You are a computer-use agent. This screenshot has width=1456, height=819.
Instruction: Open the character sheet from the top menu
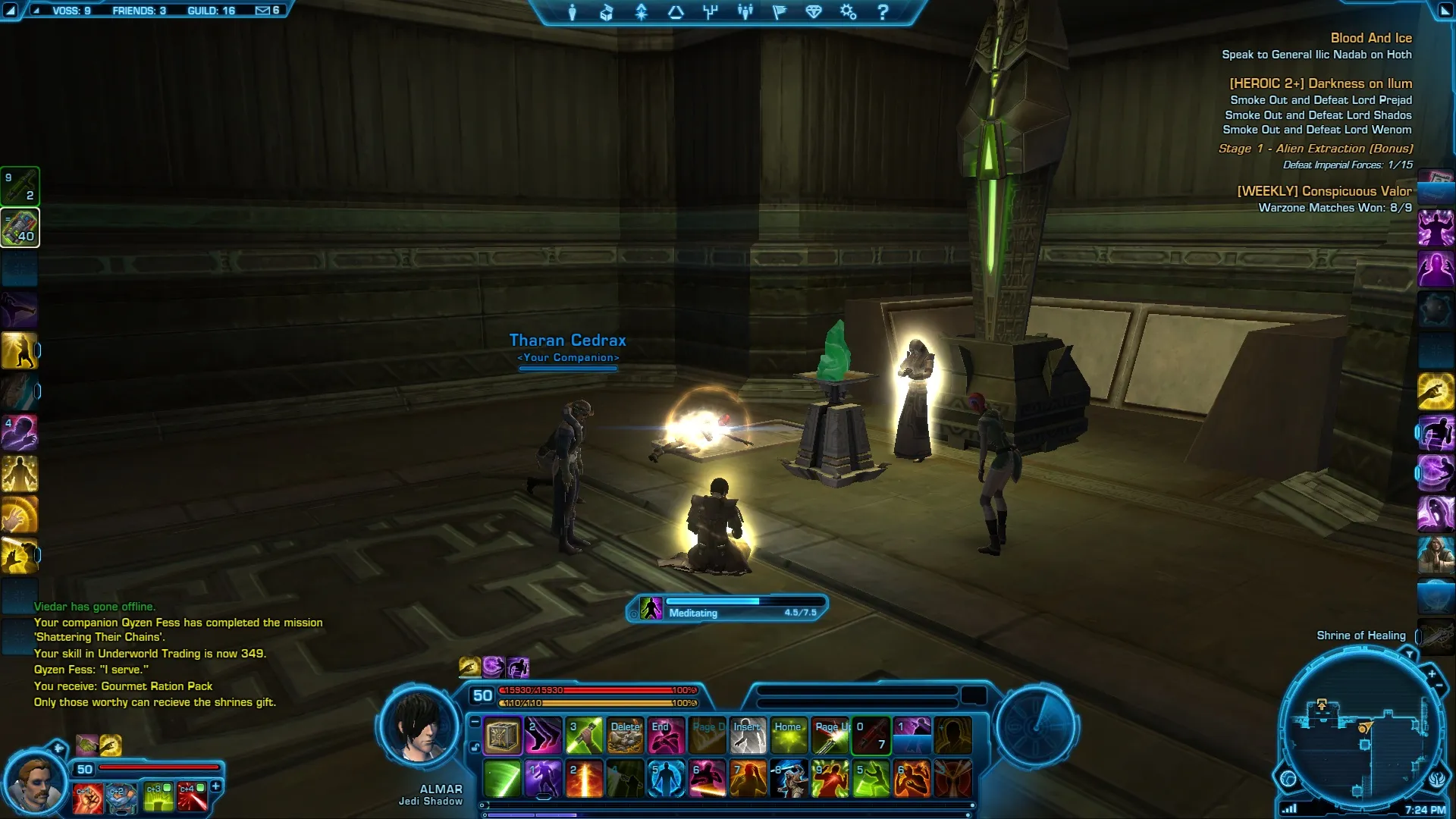(x=573, y=12)
